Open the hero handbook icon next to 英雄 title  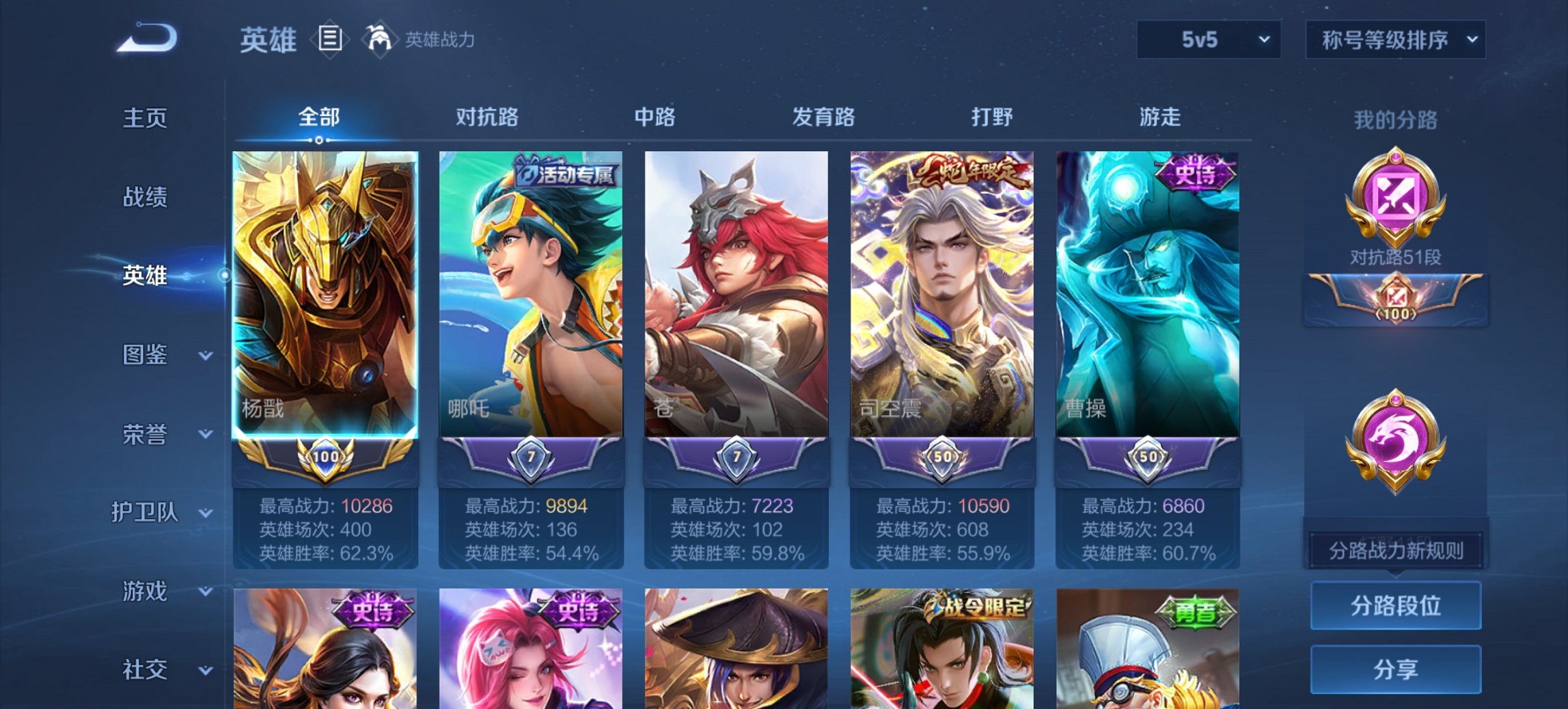coord(331,39)
